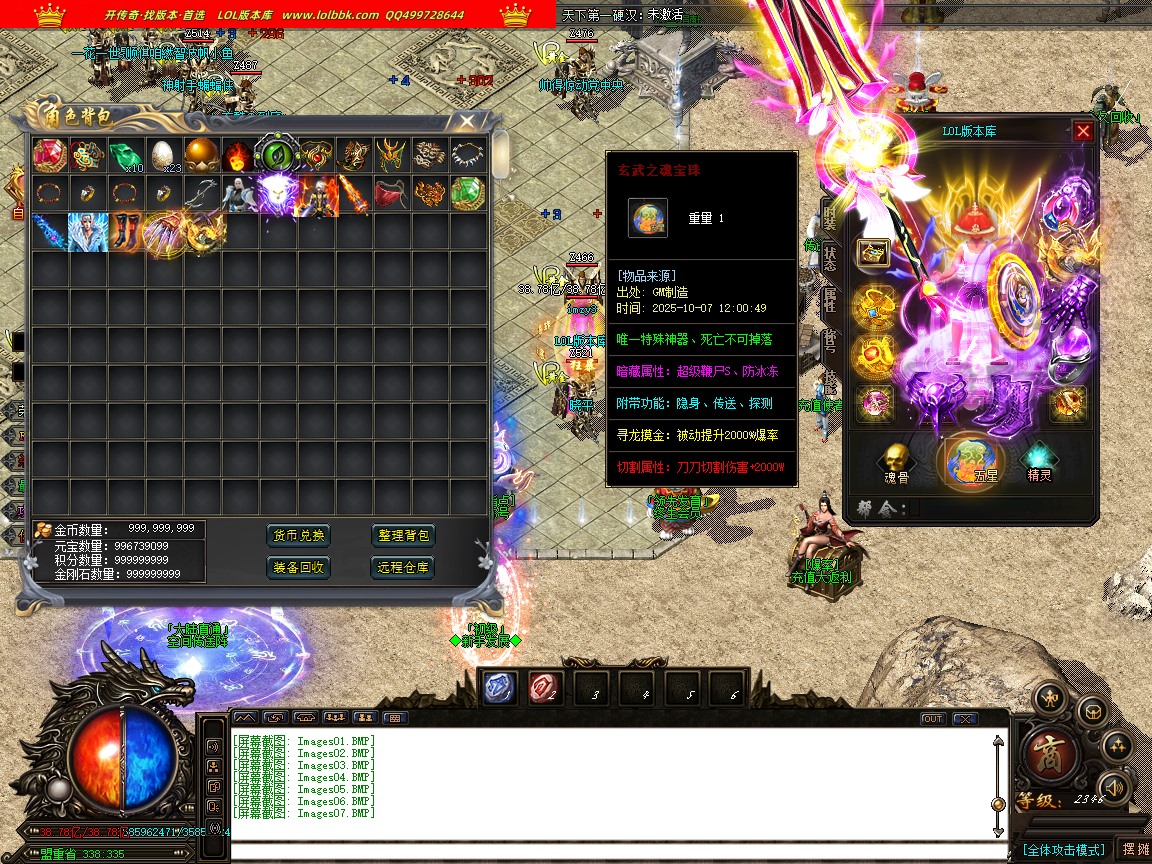Use the red rune in hotbar slot 2
1152x864 pixels.
[x=545, y=688]
